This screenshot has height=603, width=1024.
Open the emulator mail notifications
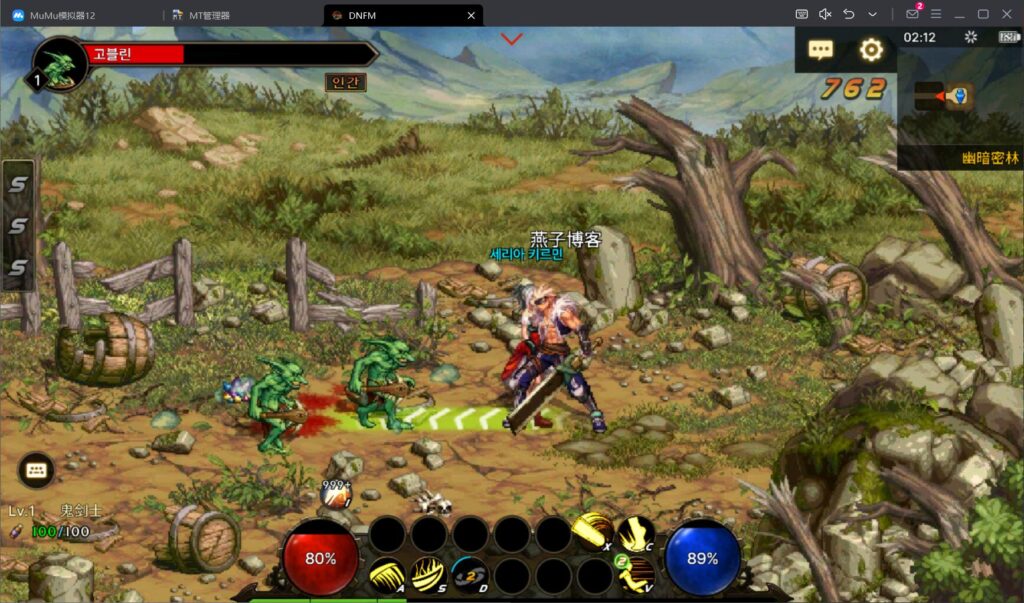[912, 14]
